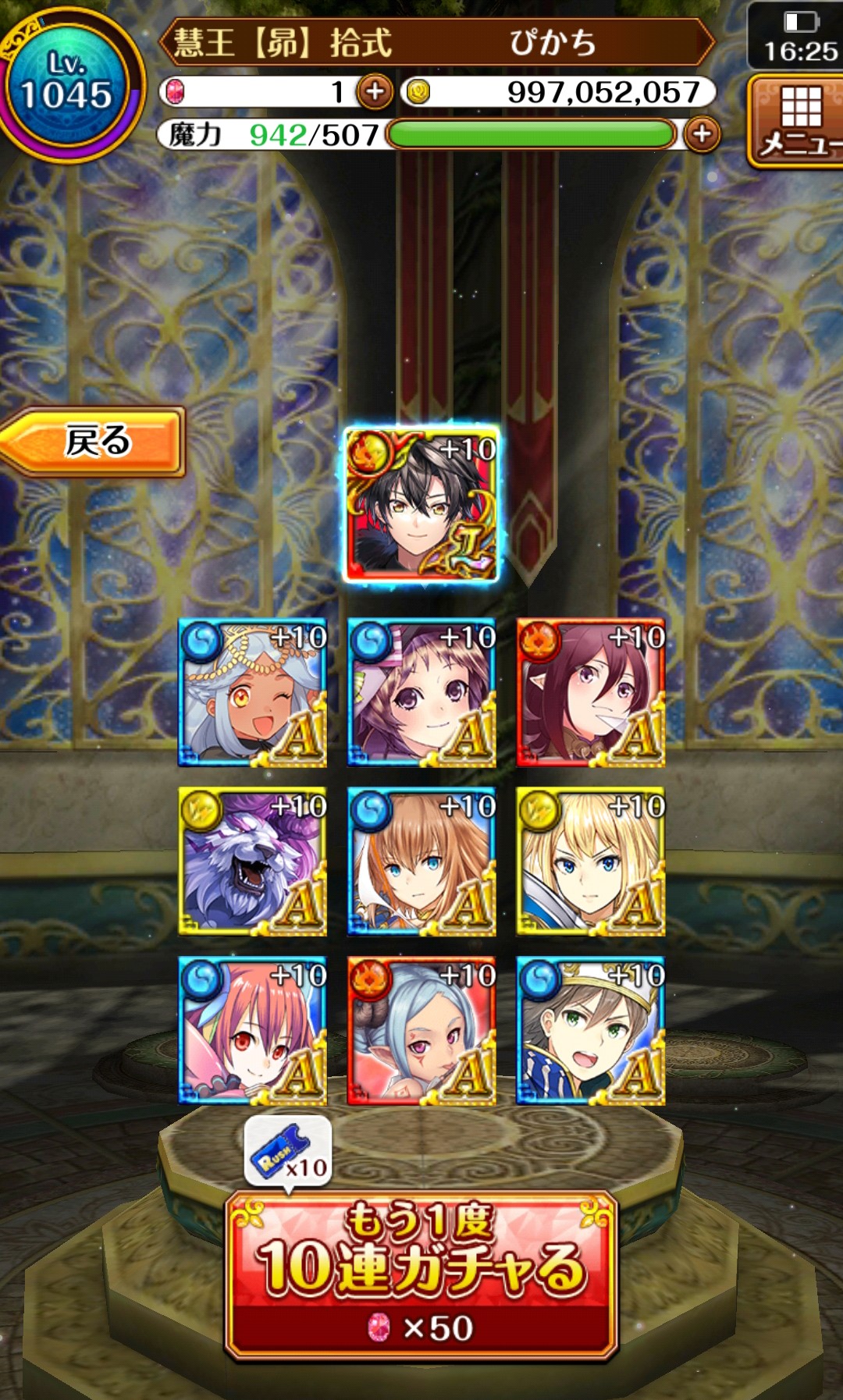Select the brown-haired girl with pink bow card
The image size is (843, 1400).
tap(421, 693)
